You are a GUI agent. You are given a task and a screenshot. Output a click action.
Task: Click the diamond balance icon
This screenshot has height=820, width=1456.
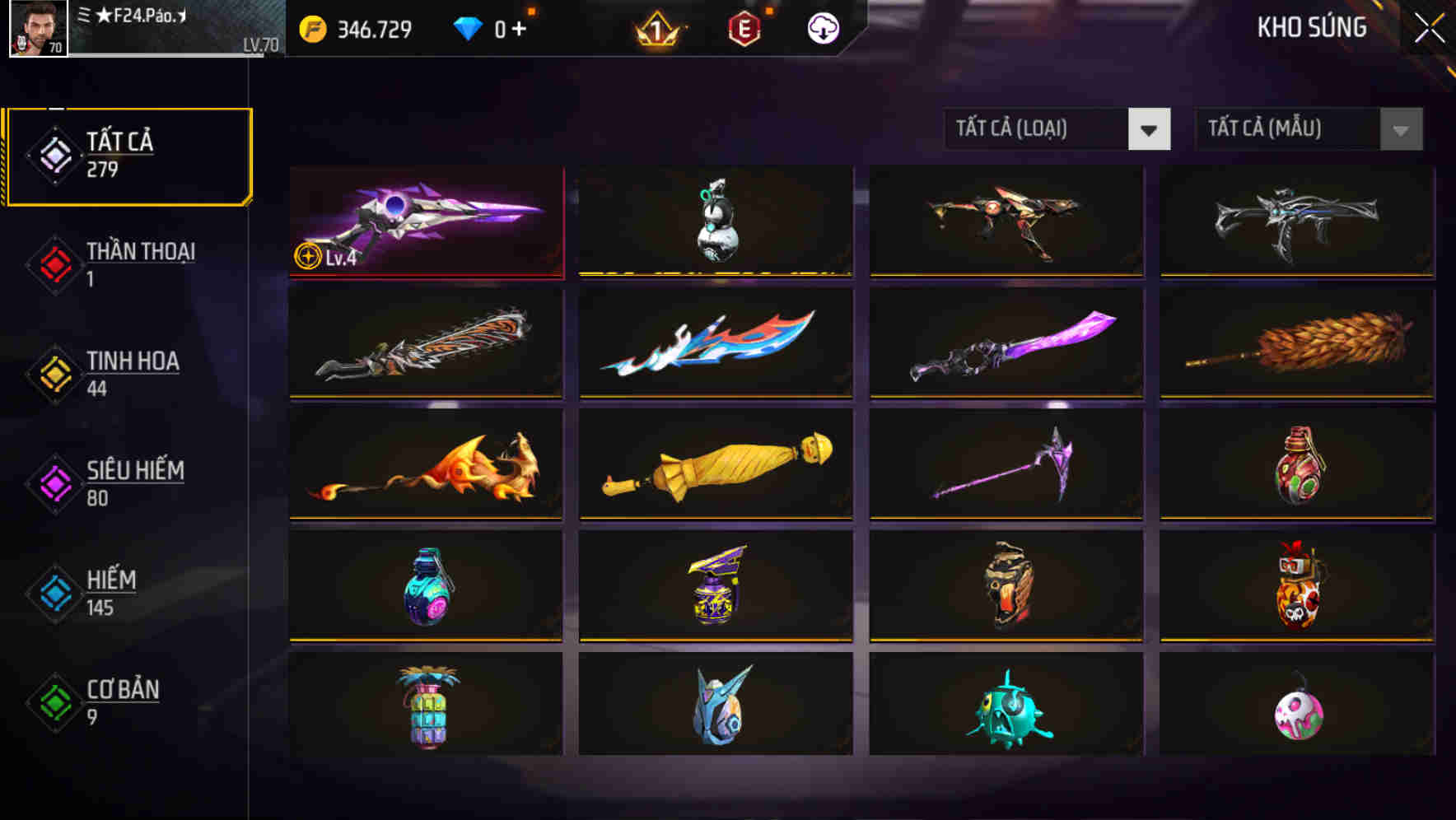click(468, 27)
